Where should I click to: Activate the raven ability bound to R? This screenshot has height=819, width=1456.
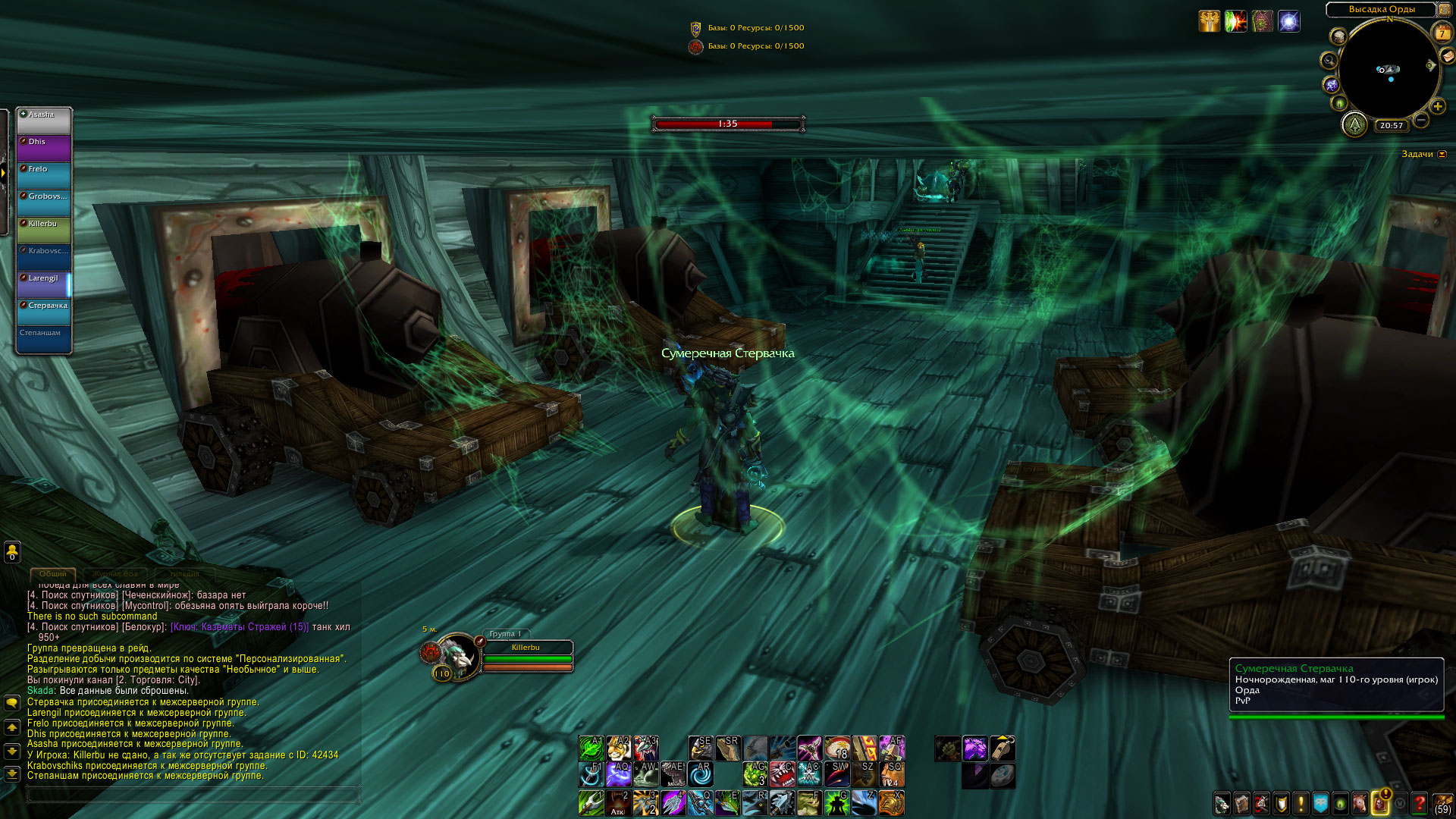[x=755, y=802]
